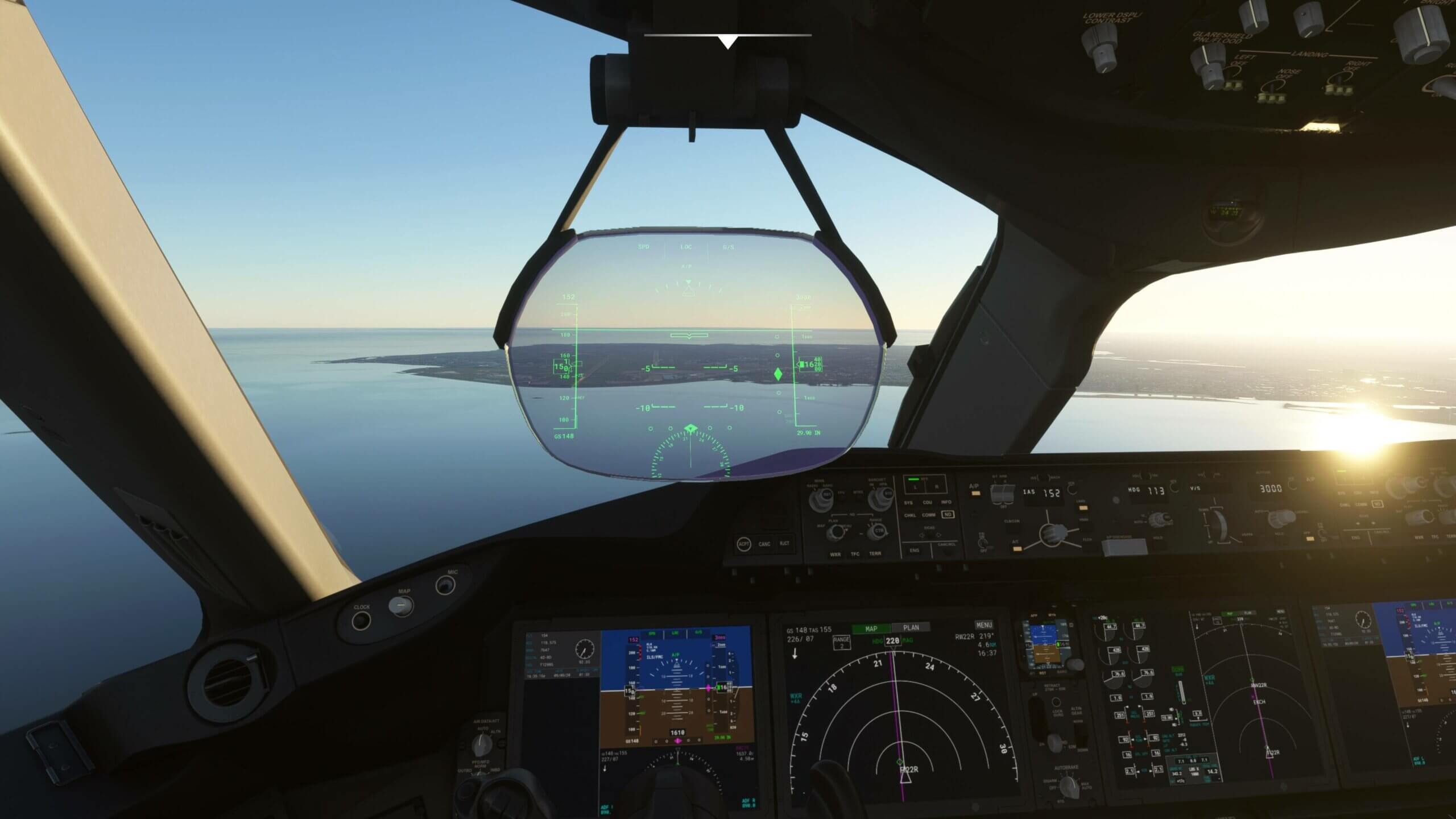Toggle the left A/P autopilot engage button

975,493
